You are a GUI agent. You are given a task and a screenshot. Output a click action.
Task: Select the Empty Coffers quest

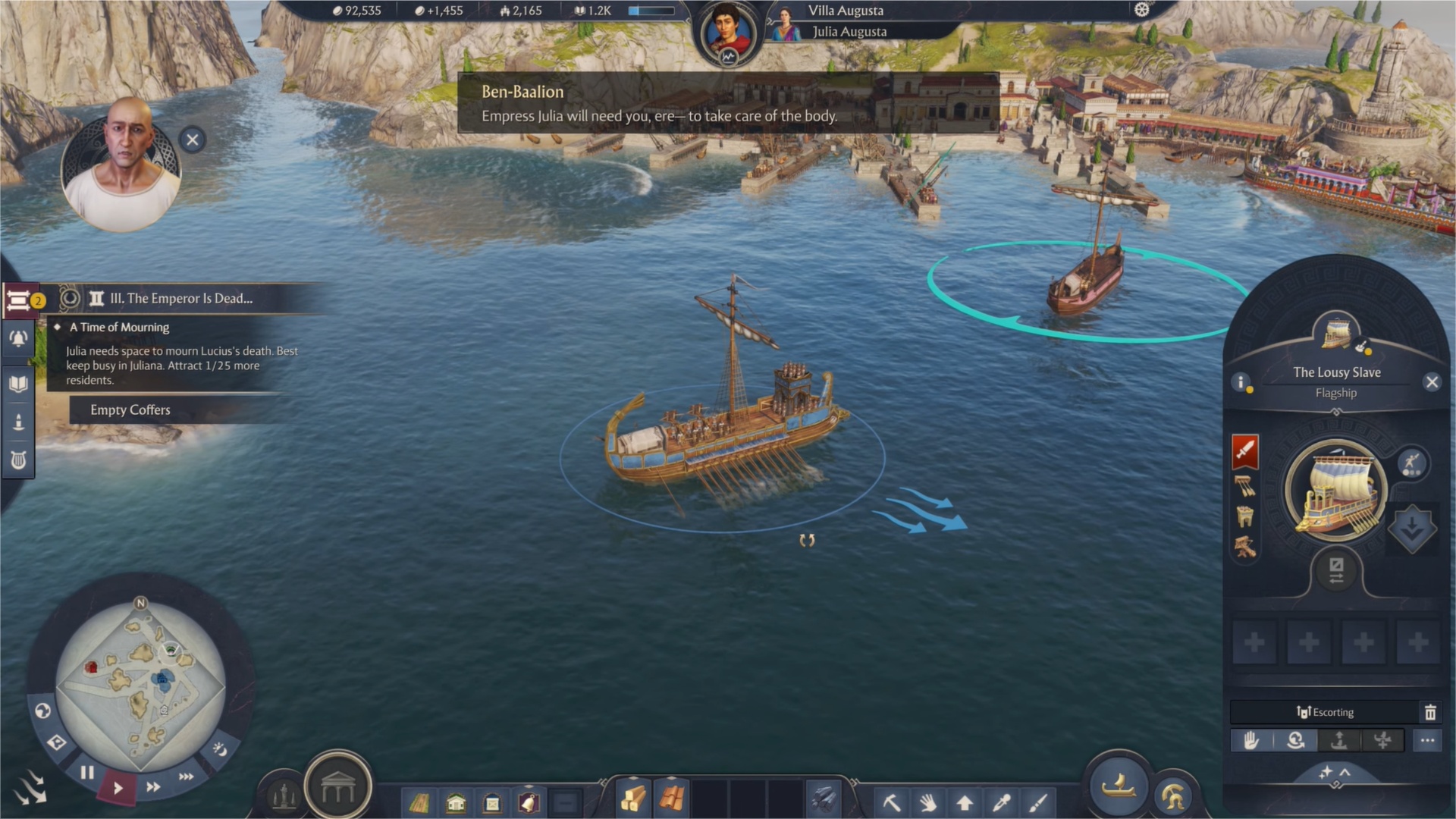coord(130,410)
